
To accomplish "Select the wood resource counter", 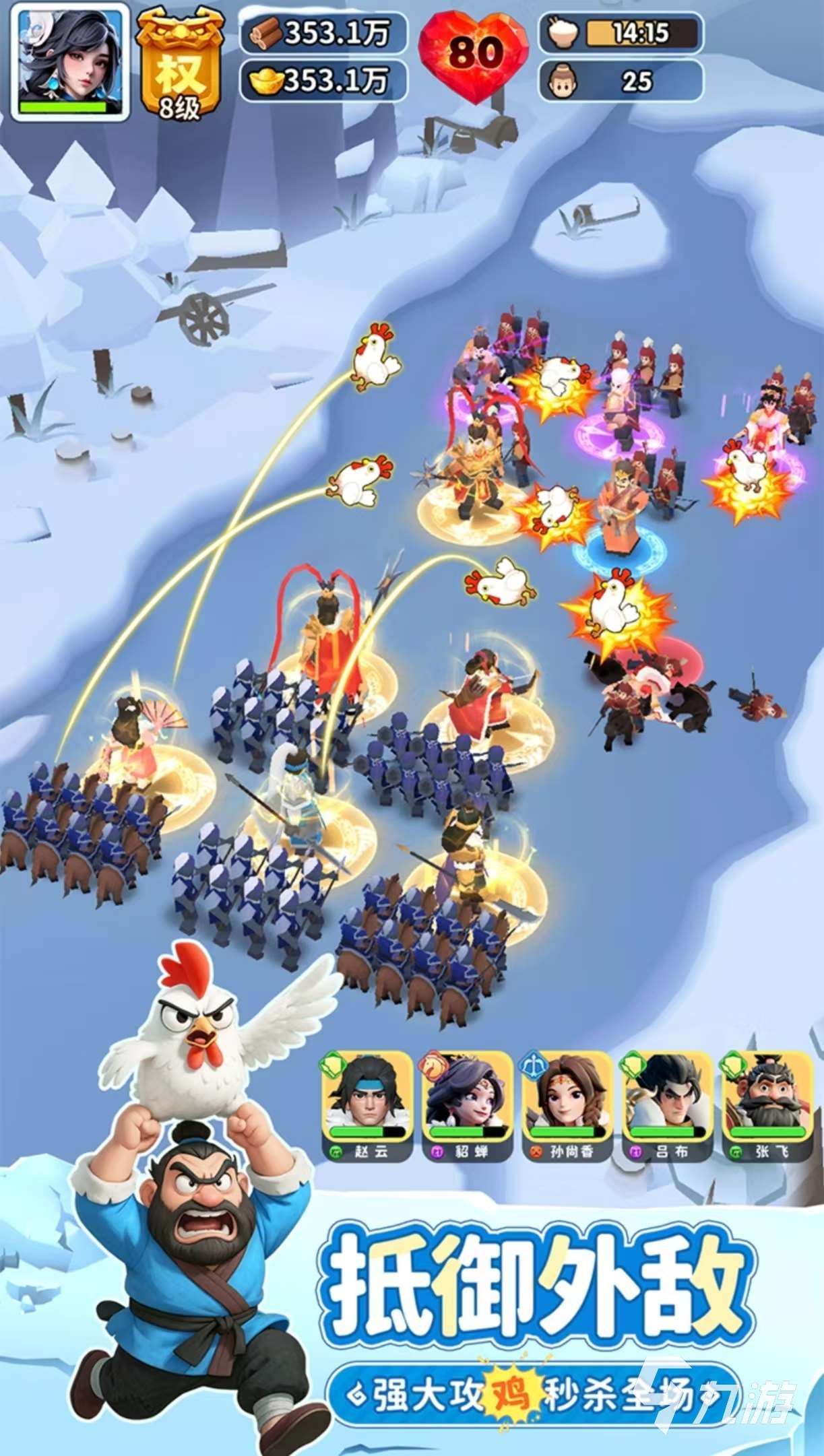I will click(x=324, y=33).
